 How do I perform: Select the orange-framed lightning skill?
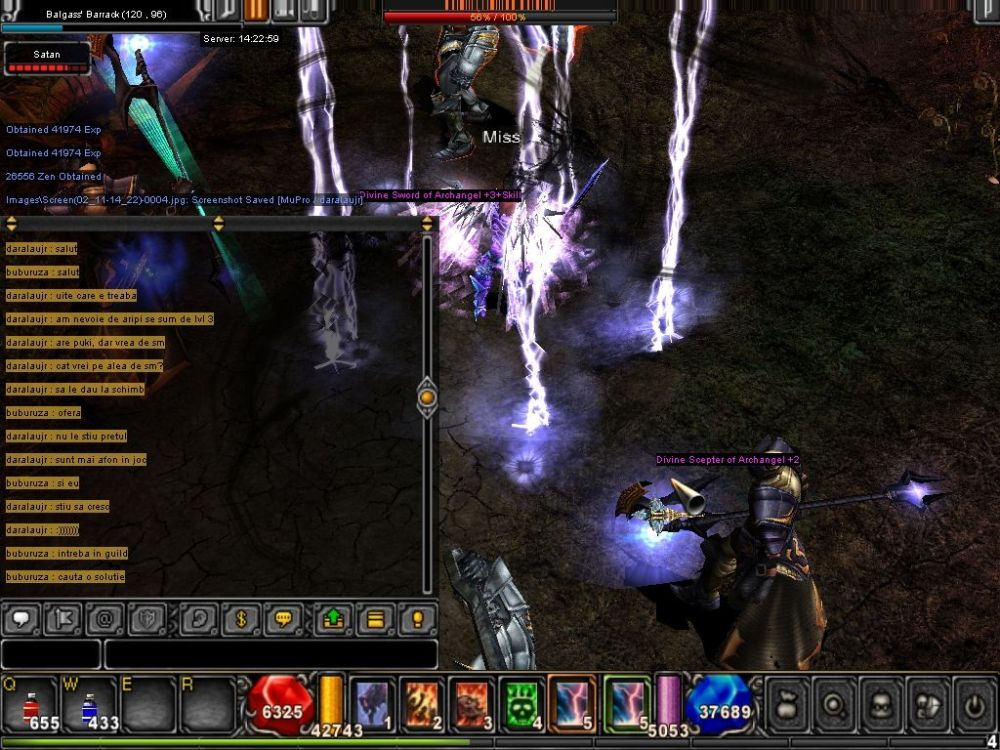click(572, 704)
